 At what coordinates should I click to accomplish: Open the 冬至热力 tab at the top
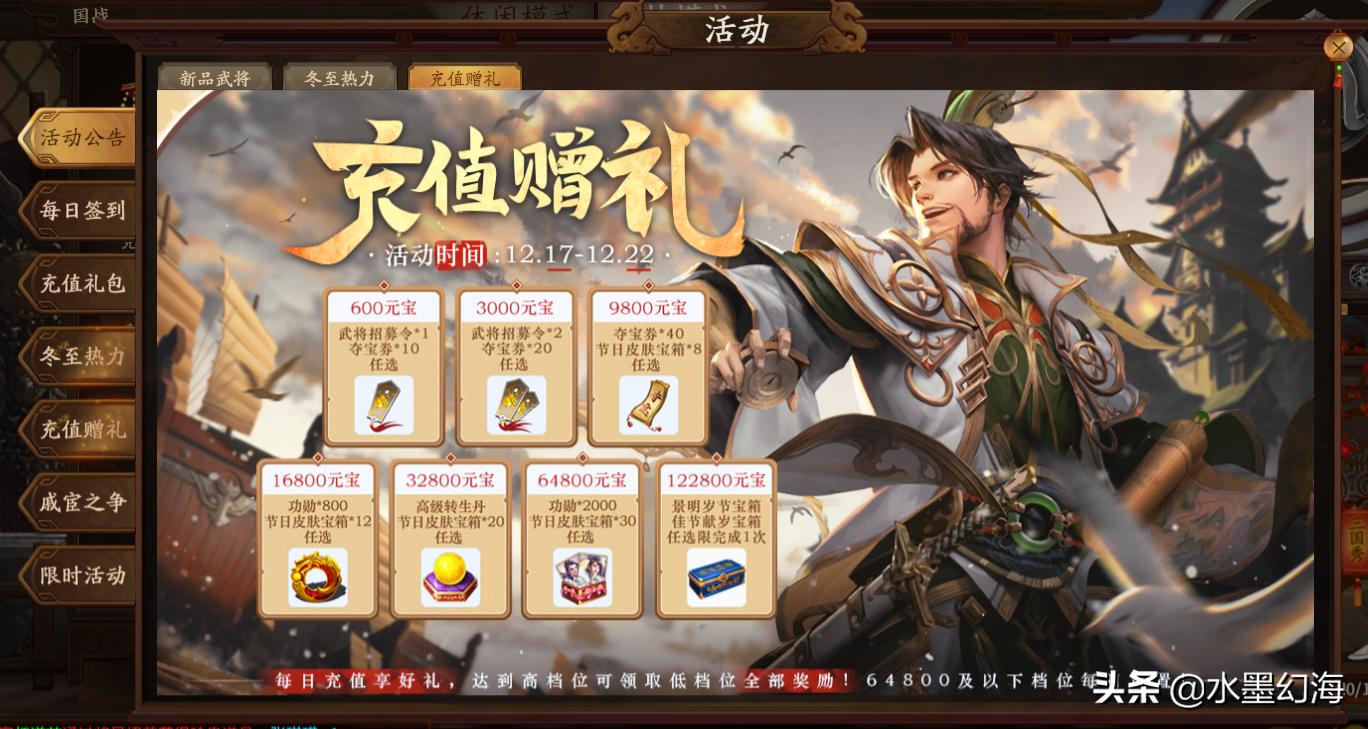click(338, 77)
